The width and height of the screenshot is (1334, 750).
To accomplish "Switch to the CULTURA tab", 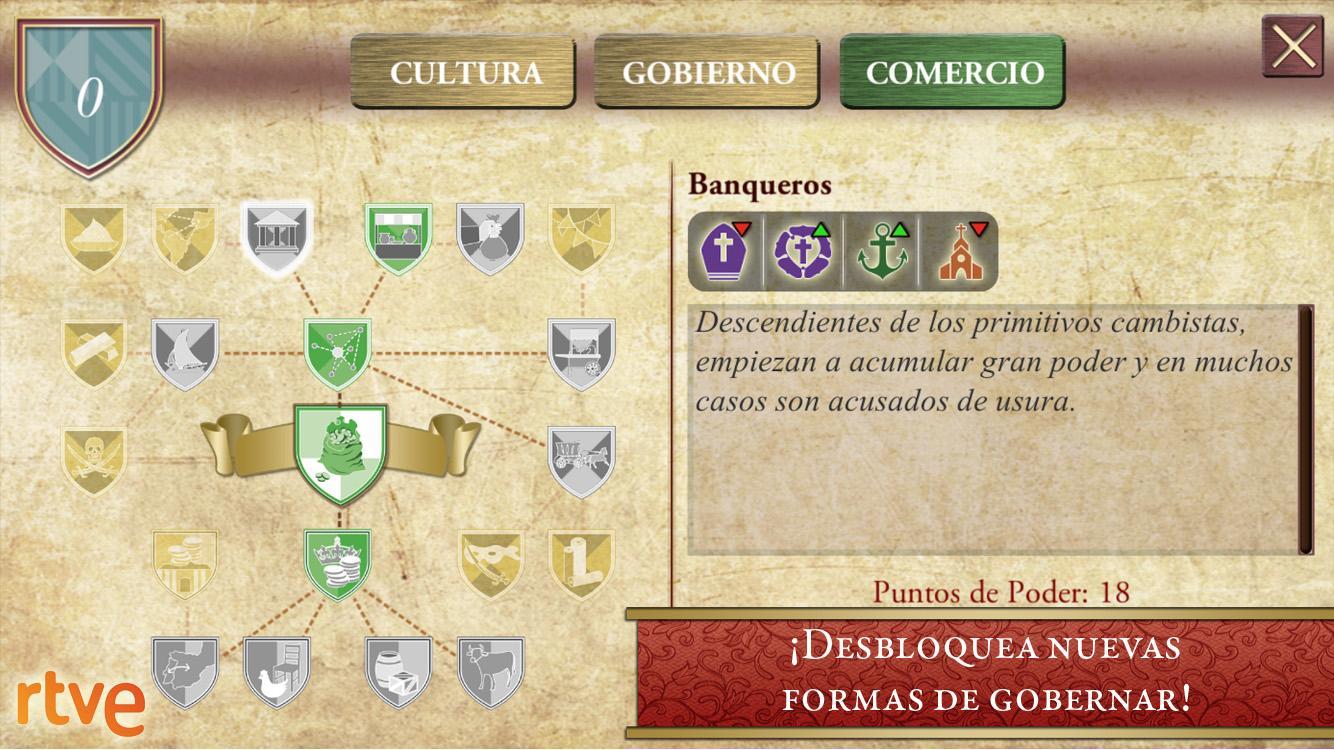I will 463,70.
